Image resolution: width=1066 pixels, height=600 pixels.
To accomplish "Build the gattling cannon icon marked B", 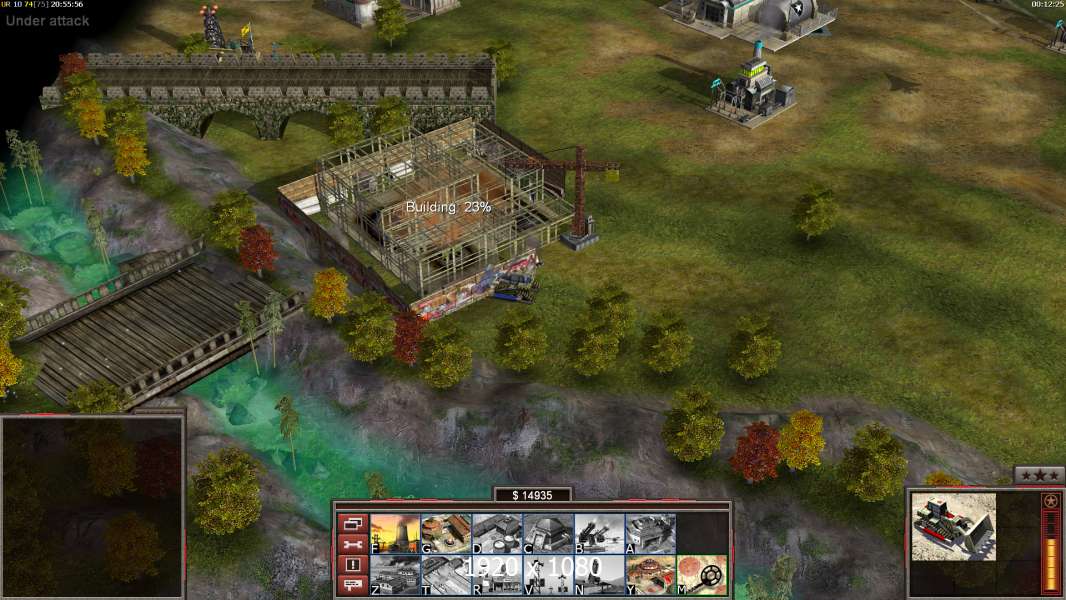I will coord(599,534).
